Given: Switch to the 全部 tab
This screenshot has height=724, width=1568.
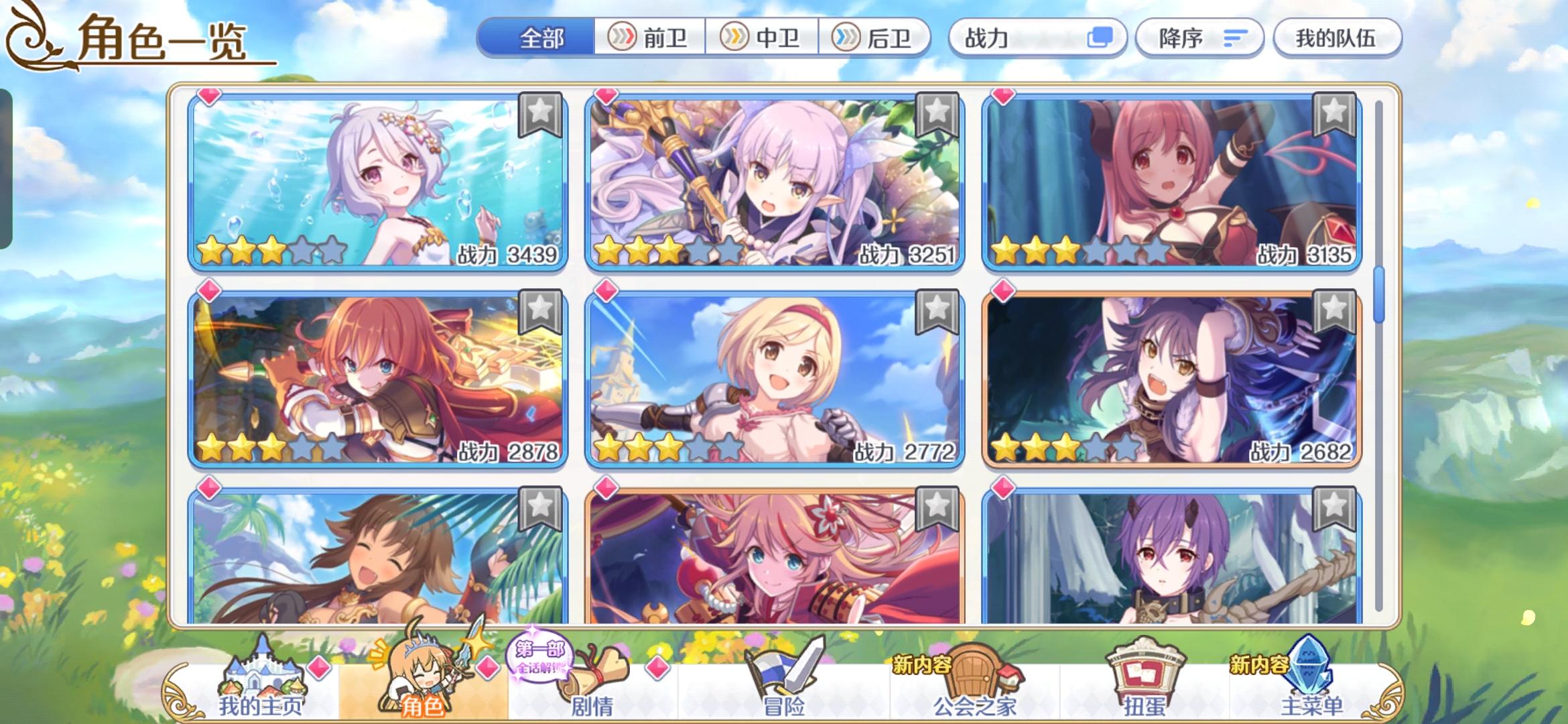Looking at the screenshot, I should [543, 38].
